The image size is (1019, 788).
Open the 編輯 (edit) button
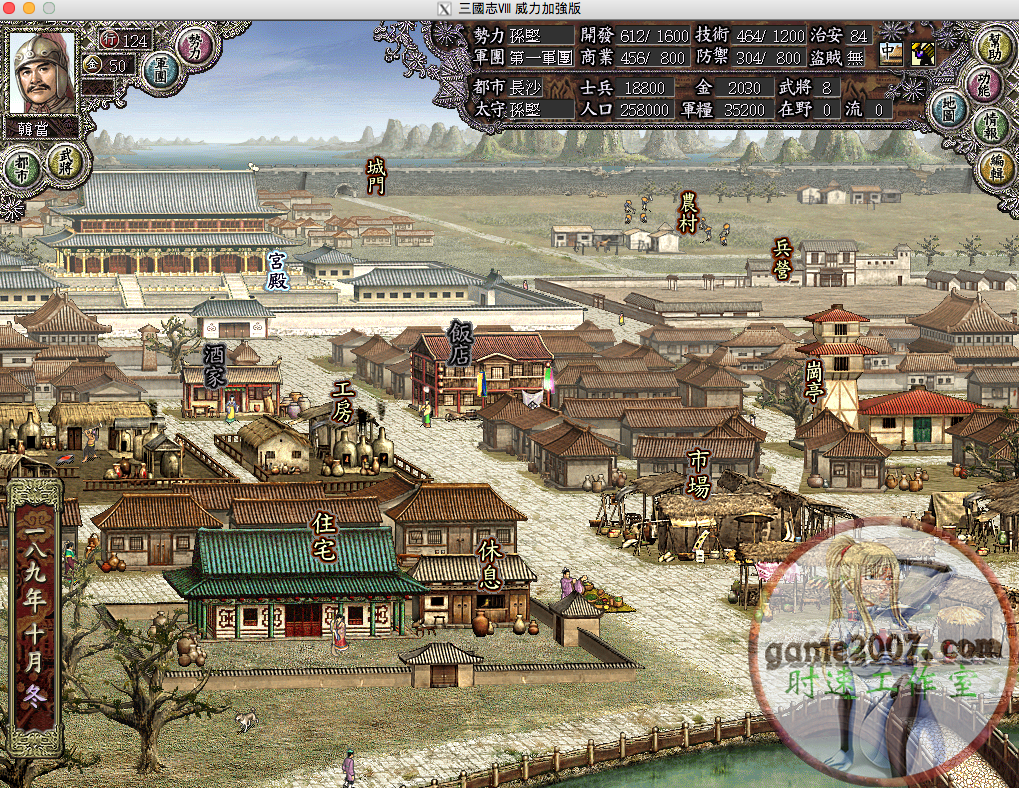tap(996, 167)
